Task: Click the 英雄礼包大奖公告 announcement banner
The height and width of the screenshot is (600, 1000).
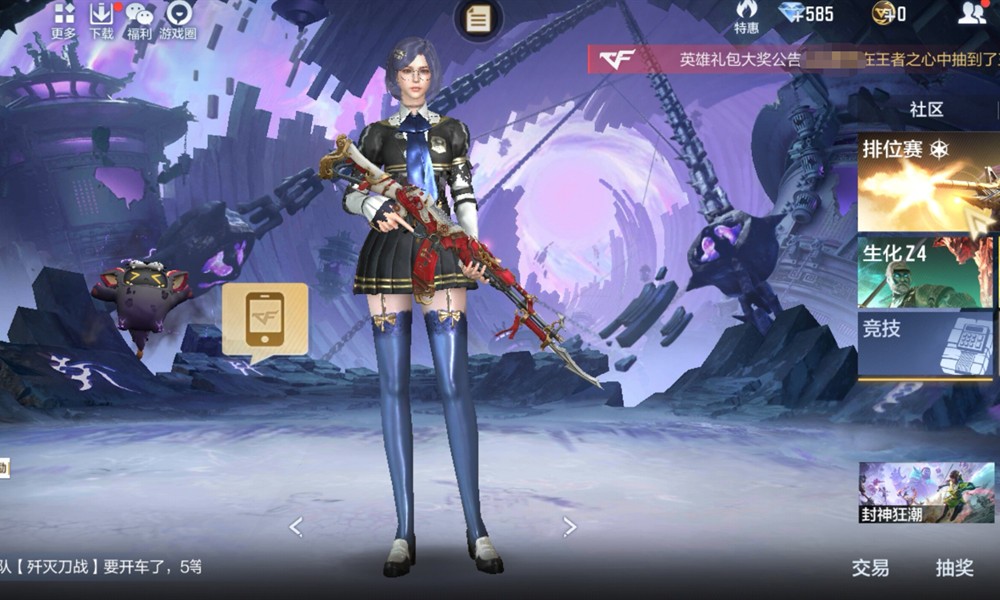Action: pyautogui.click(x=790, y=59)
